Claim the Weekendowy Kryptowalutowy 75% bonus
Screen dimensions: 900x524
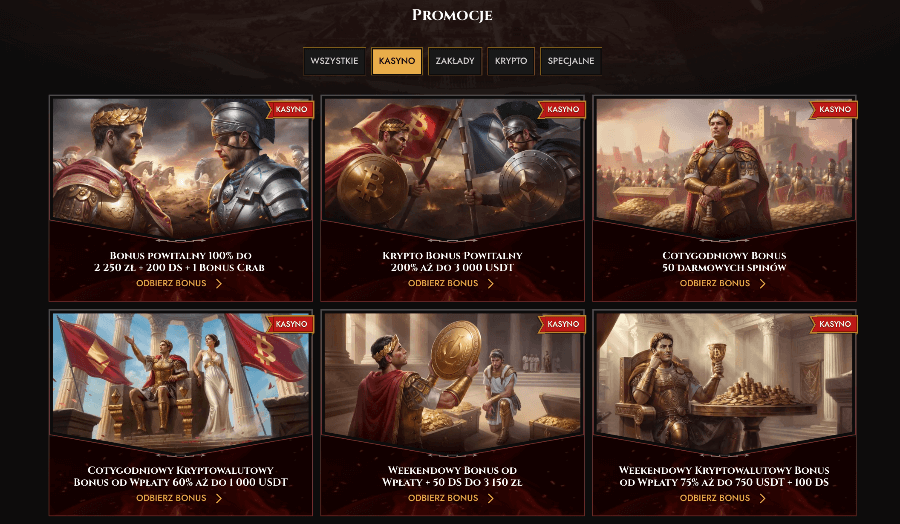[723, 498]
